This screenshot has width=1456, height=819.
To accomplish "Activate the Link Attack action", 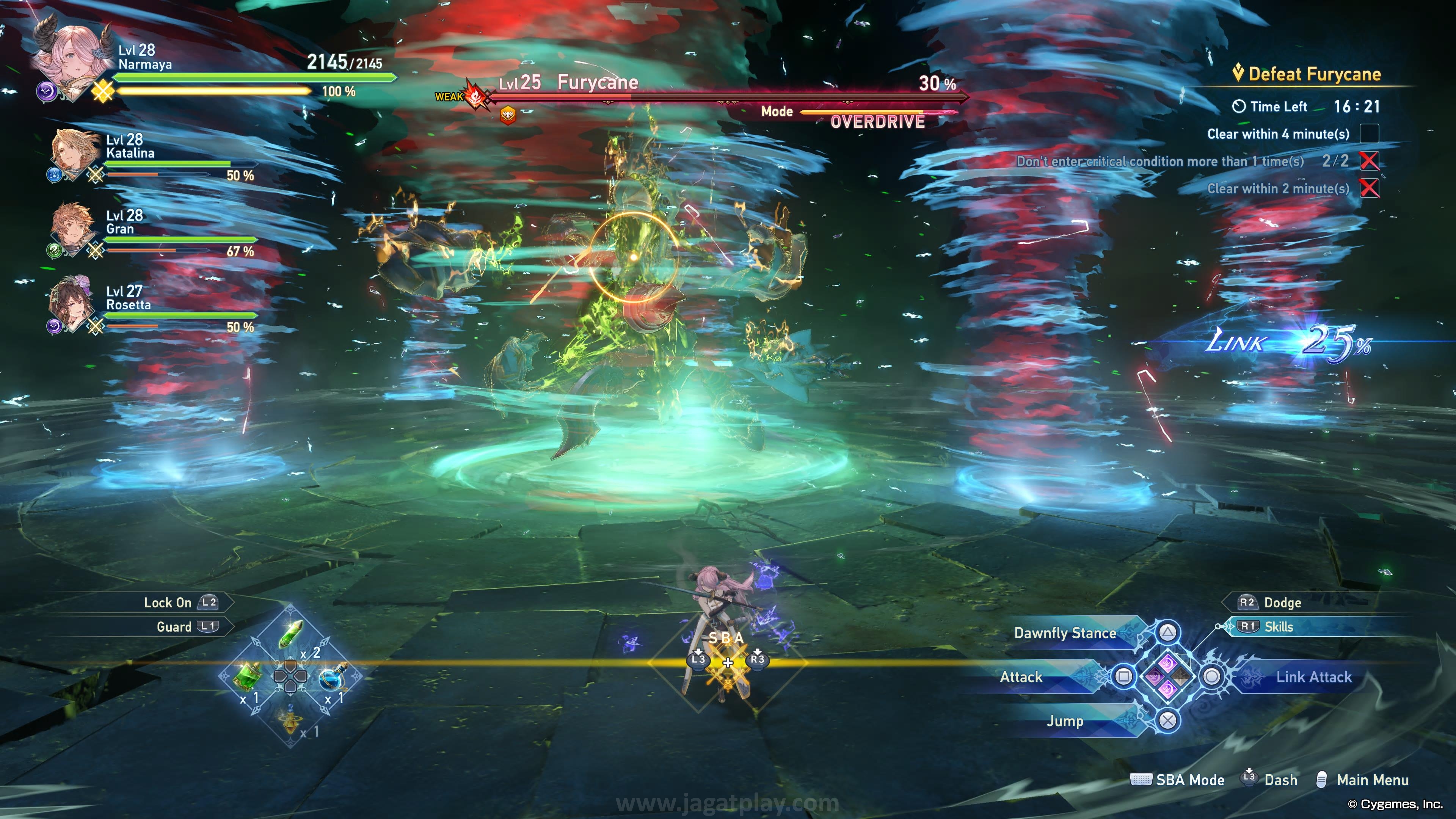I will point(1313,677).
